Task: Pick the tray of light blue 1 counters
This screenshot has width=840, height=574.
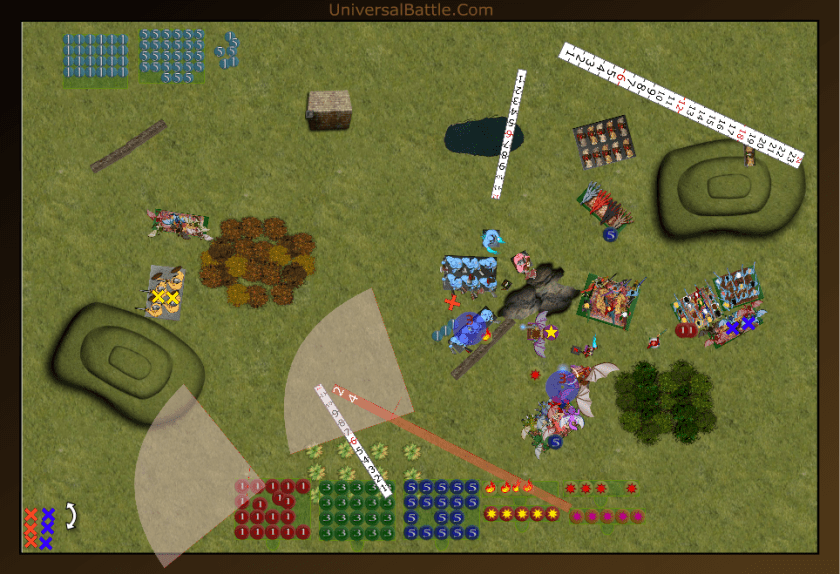Action: 96,56
